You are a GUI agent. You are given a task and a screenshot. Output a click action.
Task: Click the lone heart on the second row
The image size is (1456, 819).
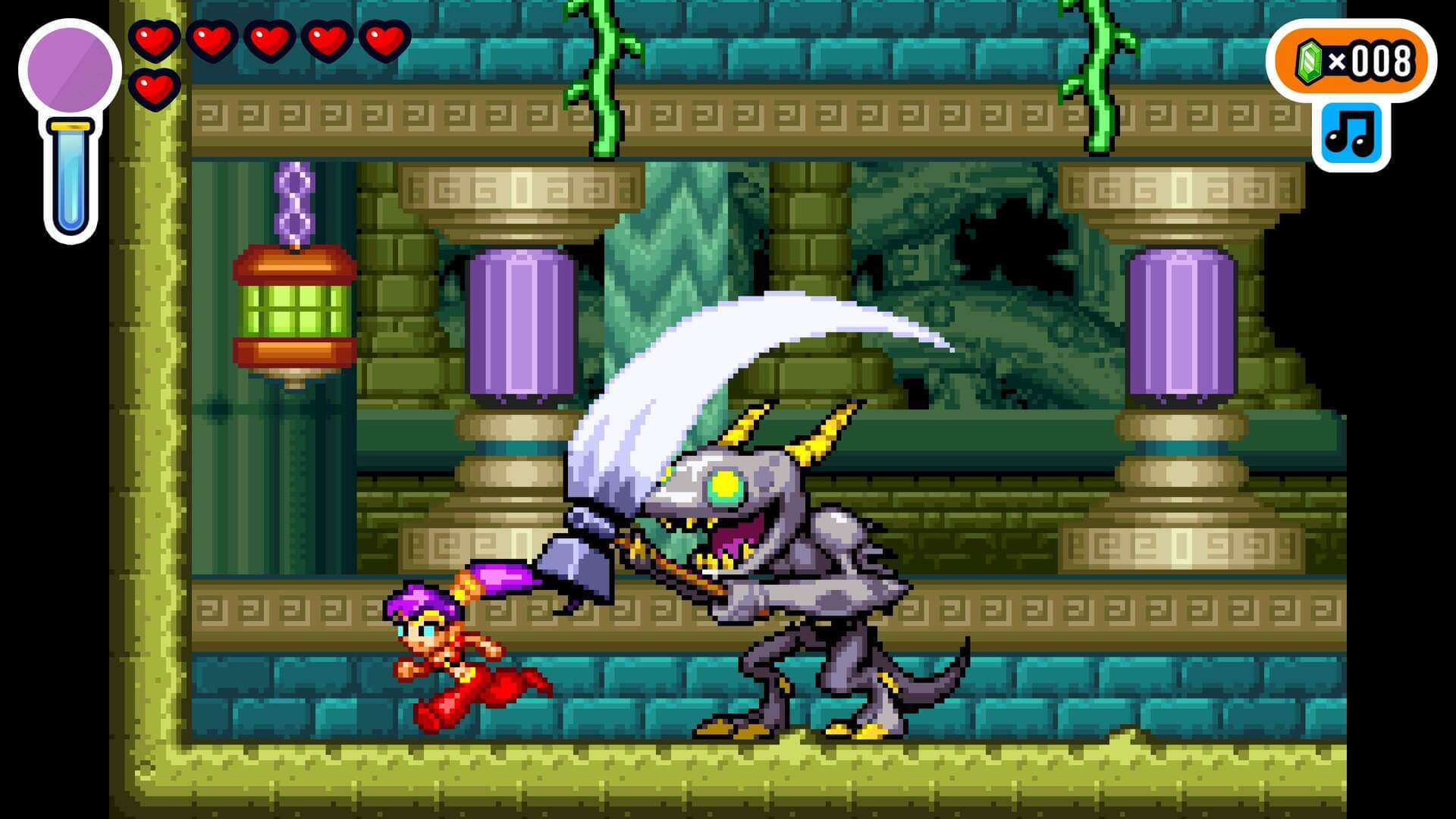click(154, 89)
